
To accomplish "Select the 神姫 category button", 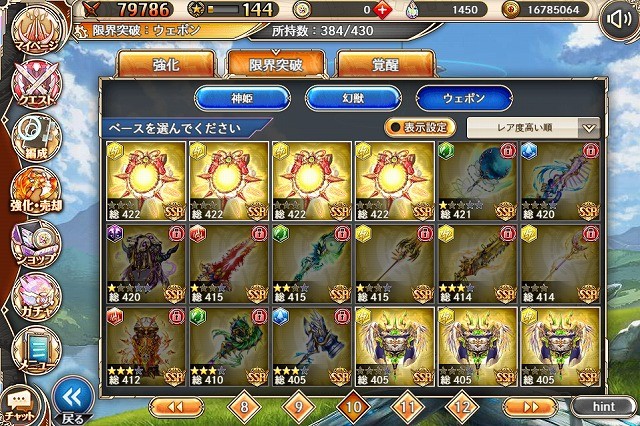I will [240, 98].
